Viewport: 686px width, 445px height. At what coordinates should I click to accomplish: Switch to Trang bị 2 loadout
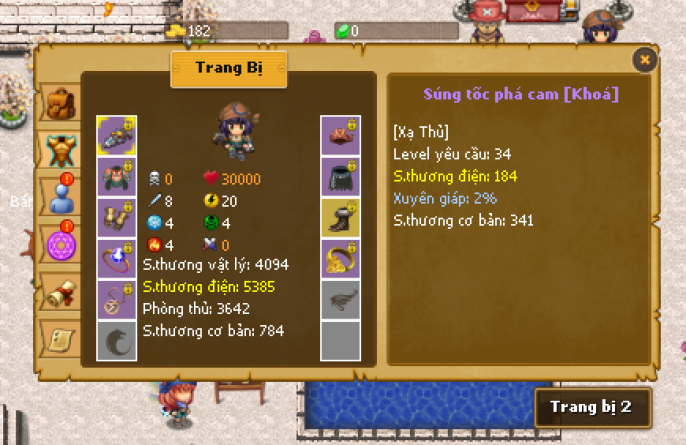click(591, 407)
